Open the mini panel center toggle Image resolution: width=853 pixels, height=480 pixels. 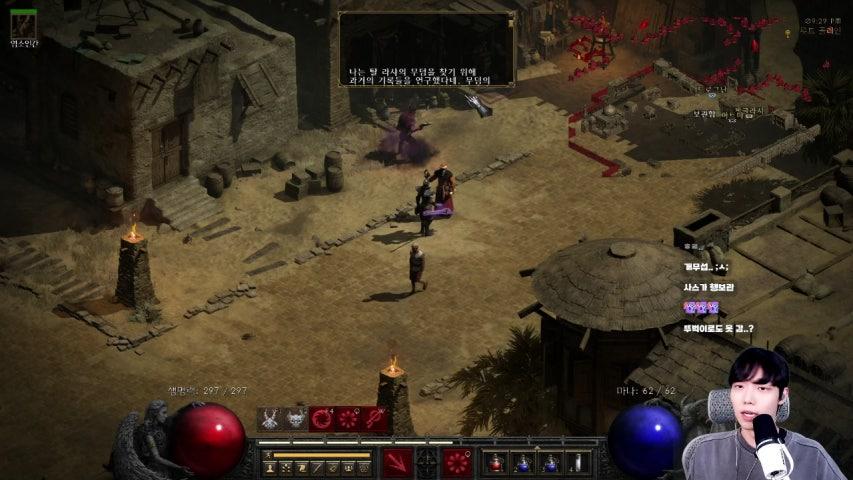427,462
